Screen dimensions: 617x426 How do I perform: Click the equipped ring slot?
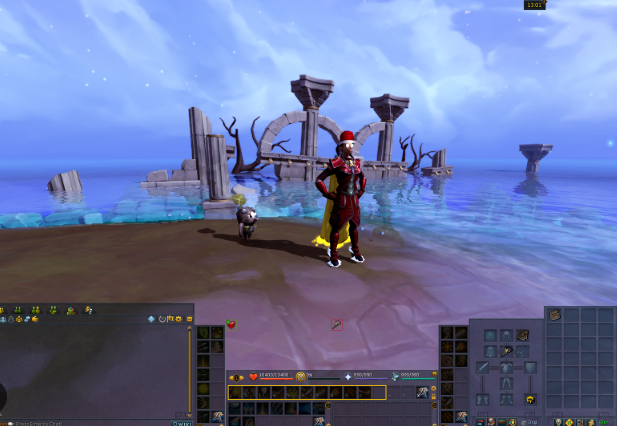tap(531, 400)
